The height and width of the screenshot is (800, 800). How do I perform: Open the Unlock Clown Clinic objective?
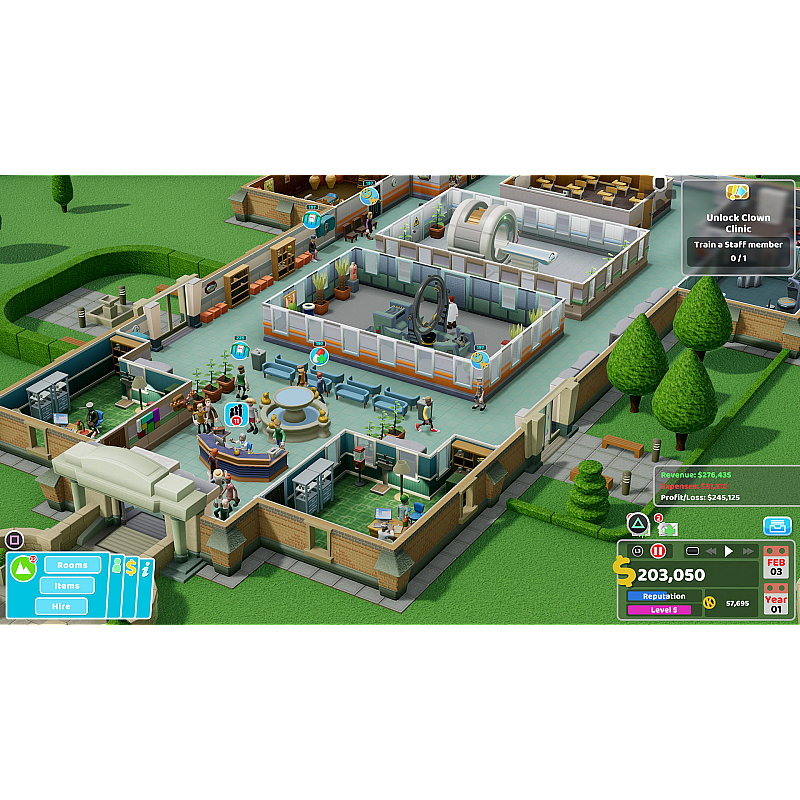738,226
